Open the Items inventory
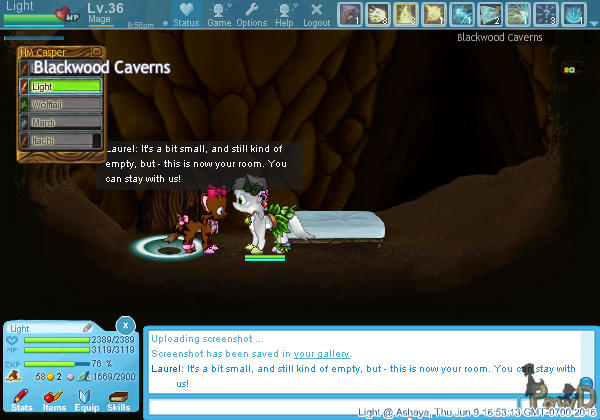The image size is (600, 420). (54, 400)
